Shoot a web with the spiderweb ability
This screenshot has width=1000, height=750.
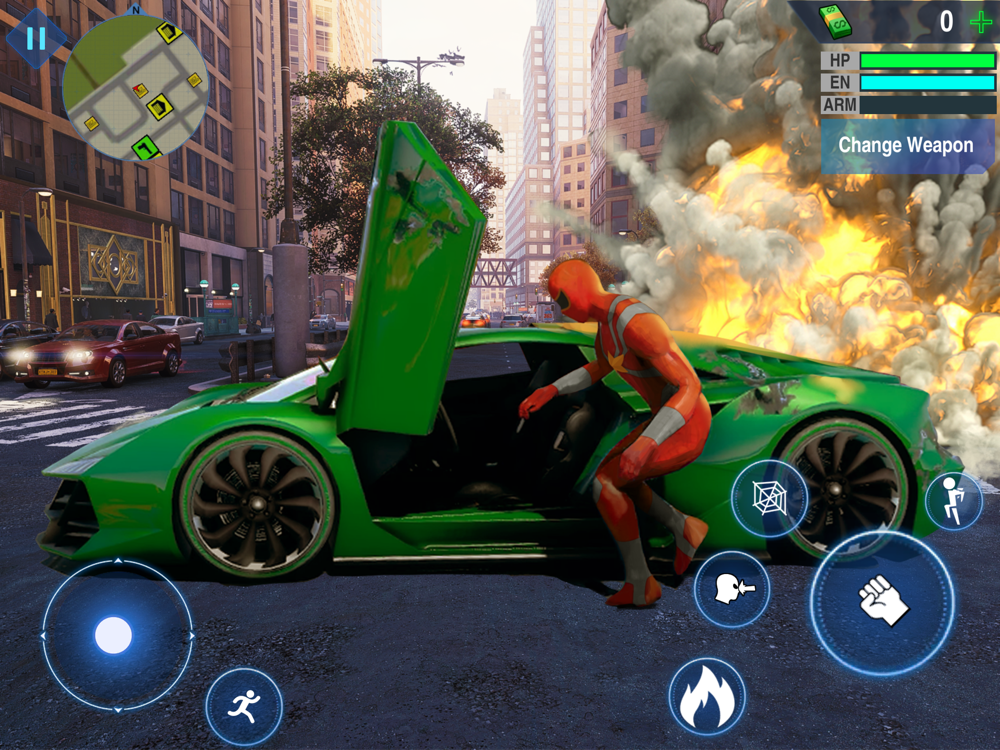(768, 497)
